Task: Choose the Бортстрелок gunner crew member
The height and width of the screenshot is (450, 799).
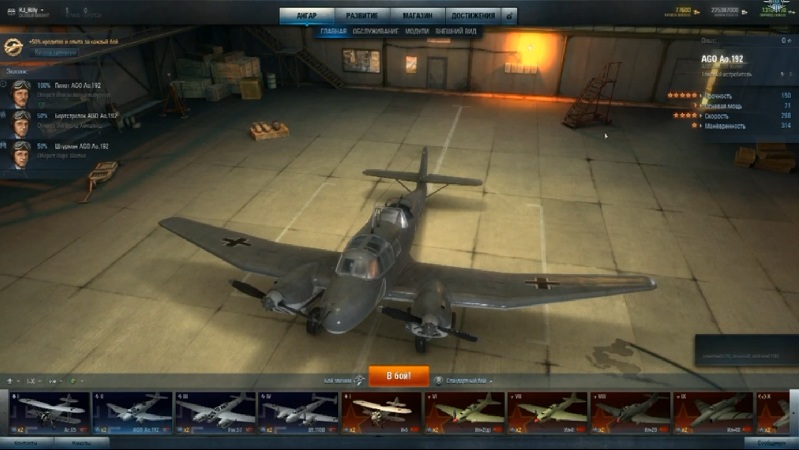Action: coord(21,124)
